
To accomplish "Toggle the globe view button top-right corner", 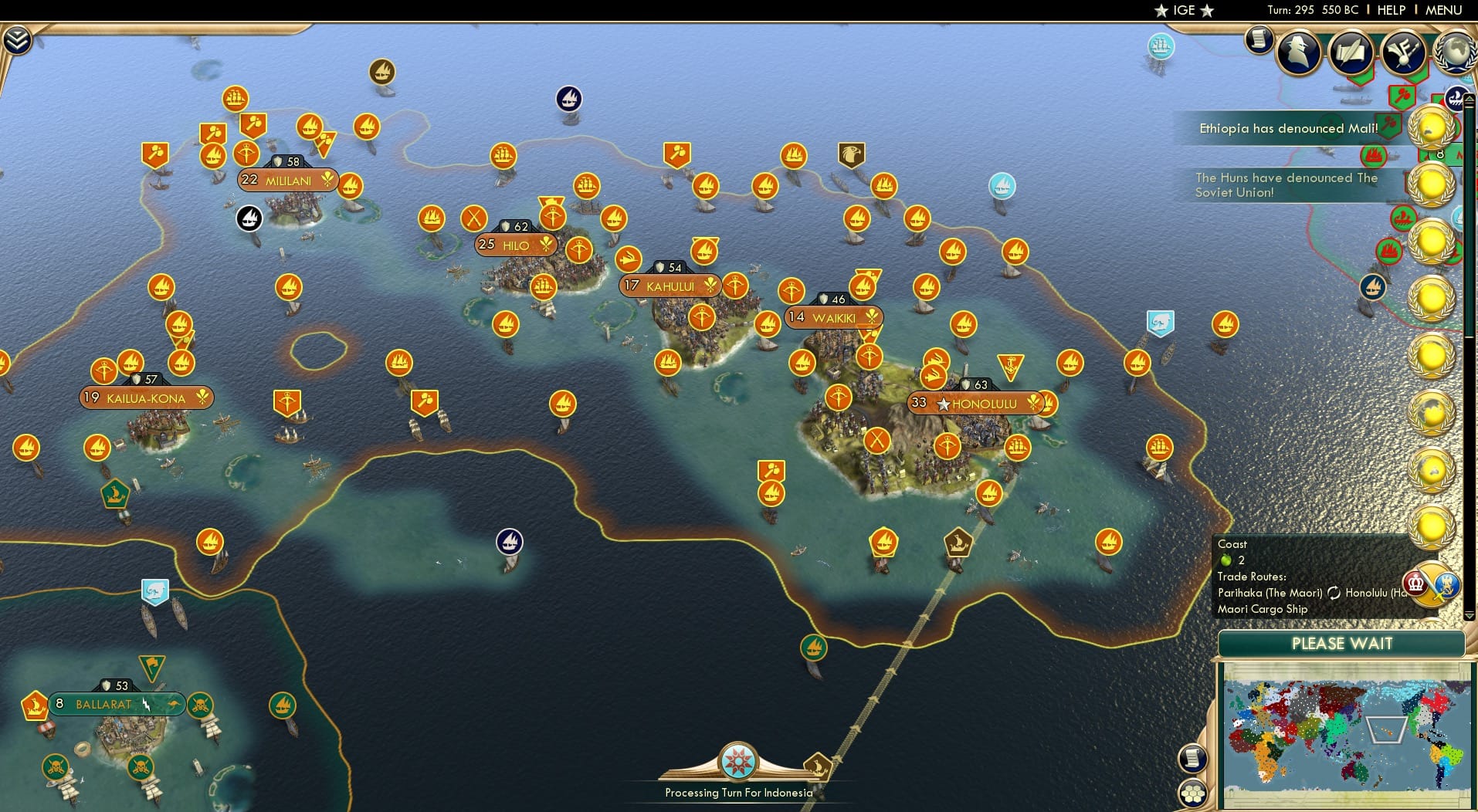I will point(1456,51).
